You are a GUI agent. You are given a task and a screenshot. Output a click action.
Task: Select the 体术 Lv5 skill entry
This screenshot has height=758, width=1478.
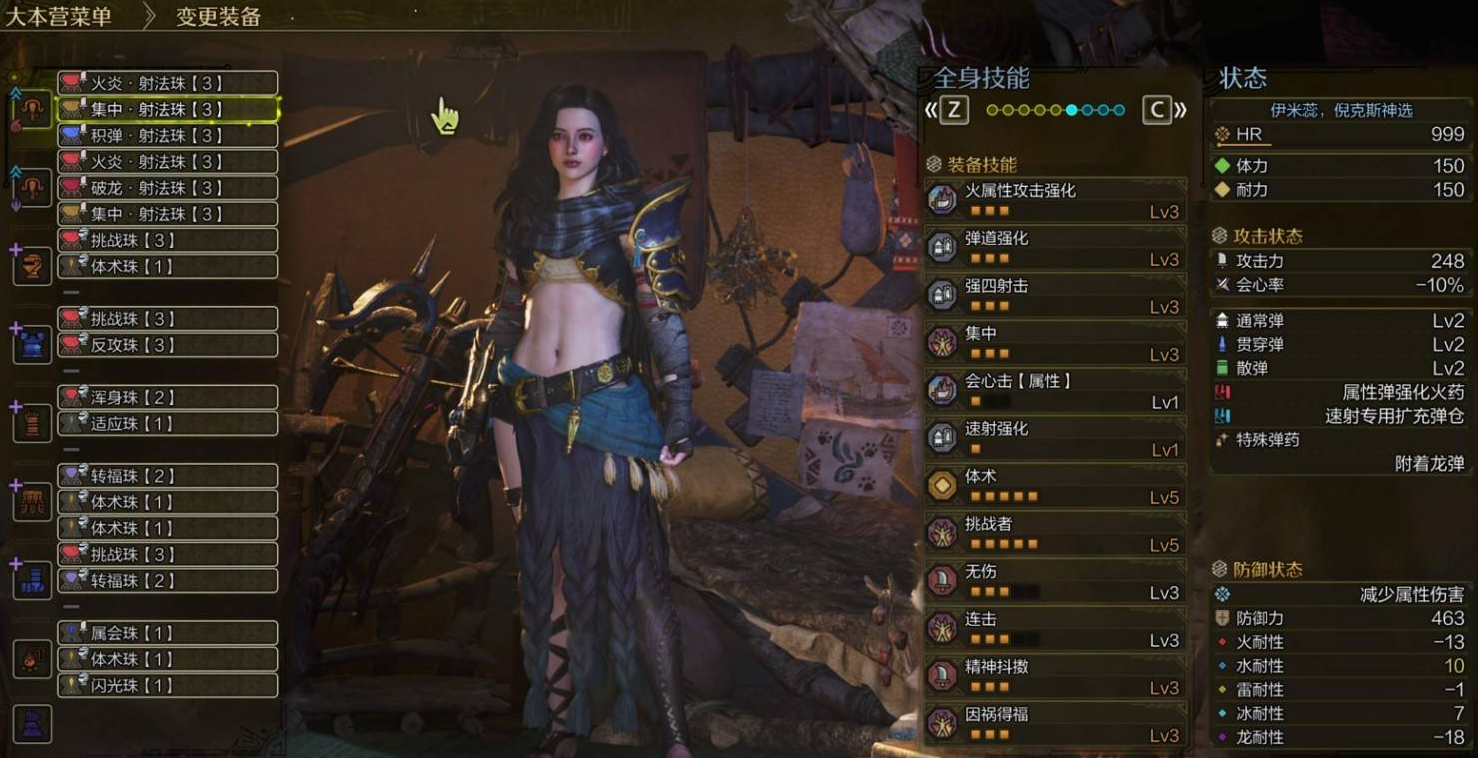(x=1056, y=486)
